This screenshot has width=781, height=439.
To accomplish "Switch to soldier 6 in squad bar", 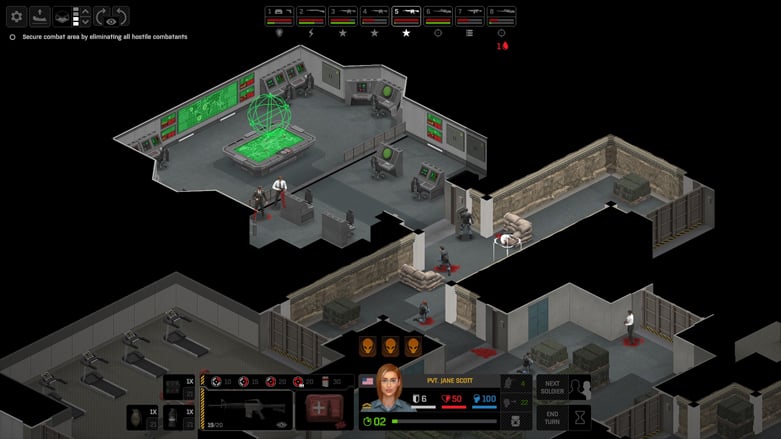I will click(437, 15).
